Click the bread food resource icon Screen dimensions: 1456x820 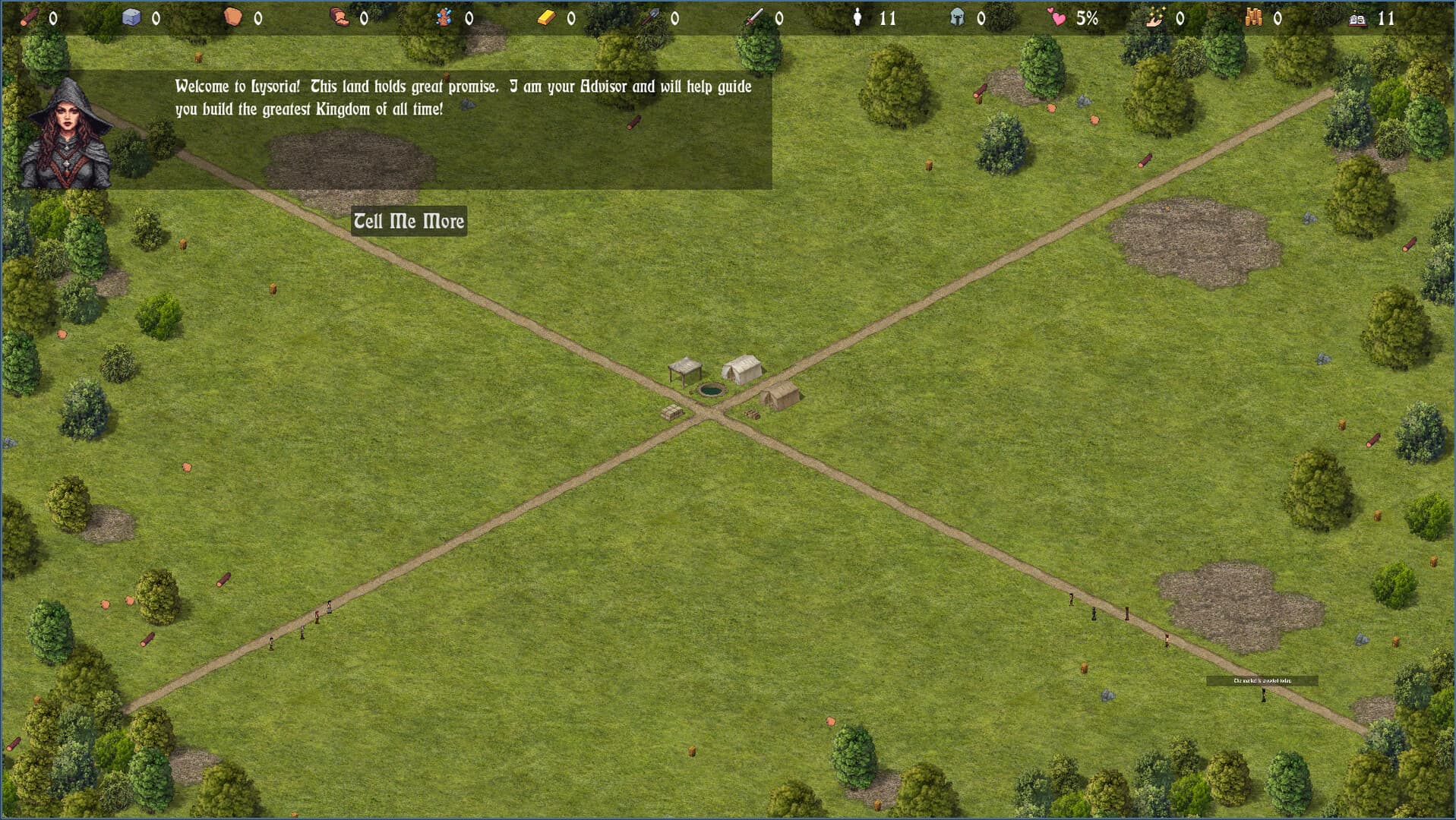pyautogui.click(x=340, y=17)
